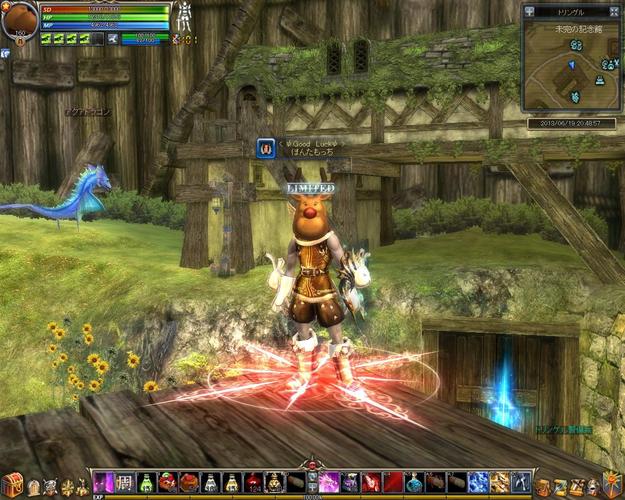Screen dimensions: 625x500
Task: Click the minimap of Tringle town
Action: pos(570,67)
